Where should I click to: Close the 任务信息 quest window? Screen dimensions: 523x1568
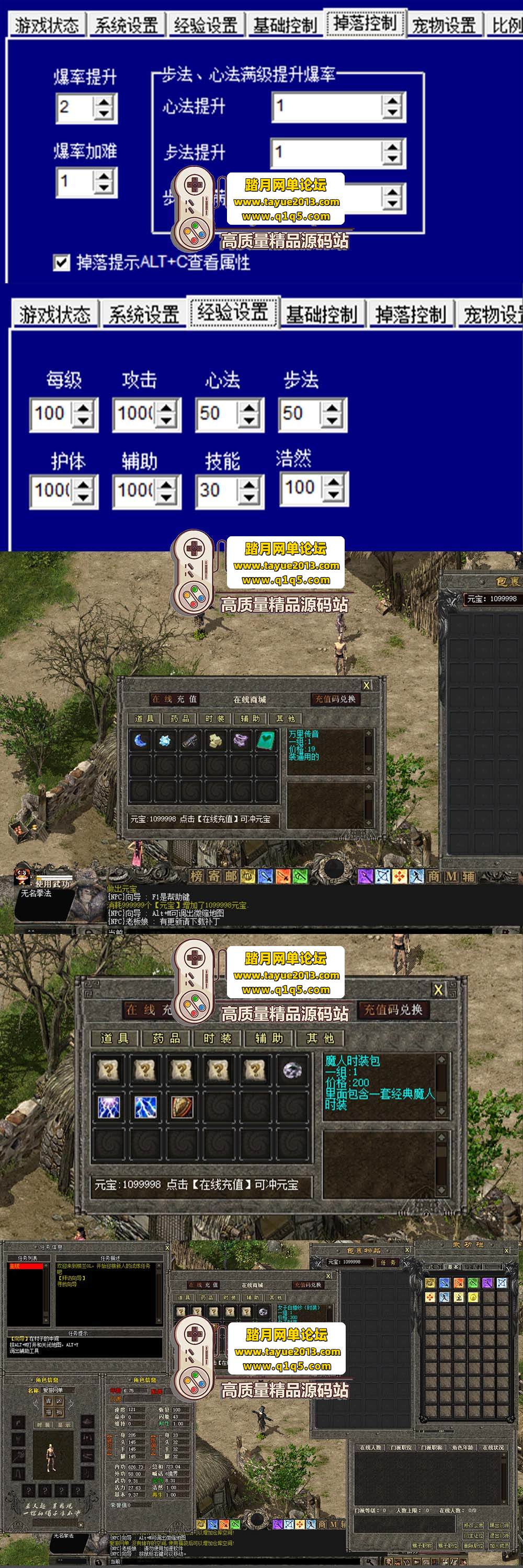[167, 1248]
